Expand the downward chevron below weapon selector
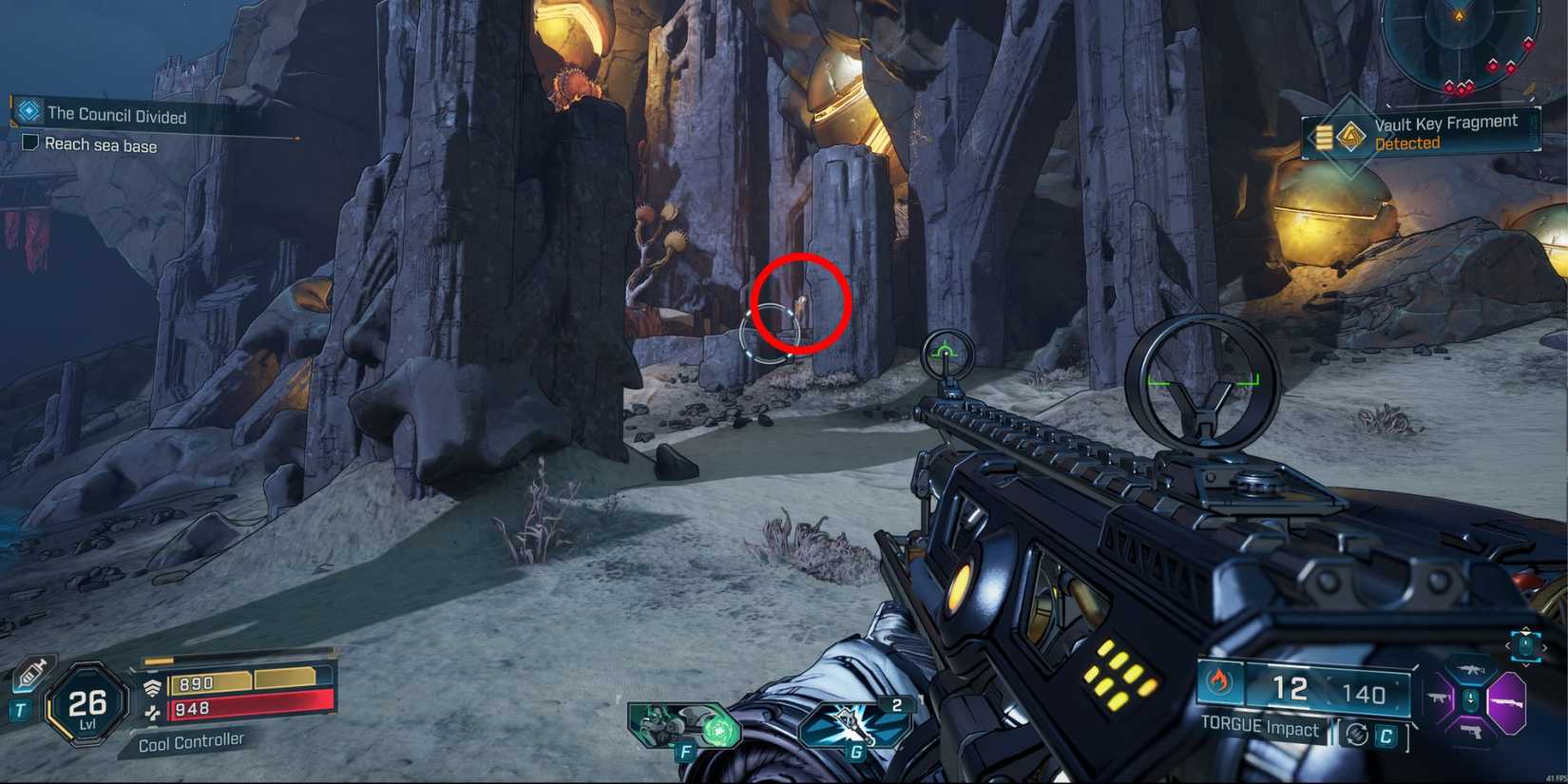 tap(1526, 665)
